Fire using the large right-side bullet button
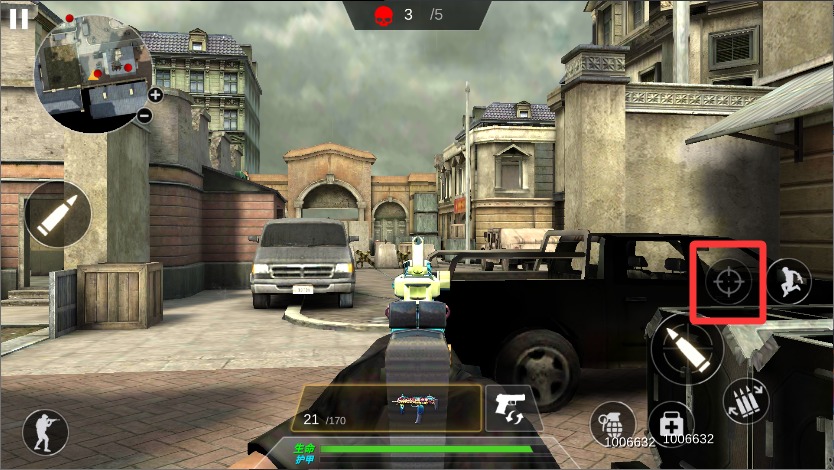Screen dimensions: 834x470 (x=686, y=349)
